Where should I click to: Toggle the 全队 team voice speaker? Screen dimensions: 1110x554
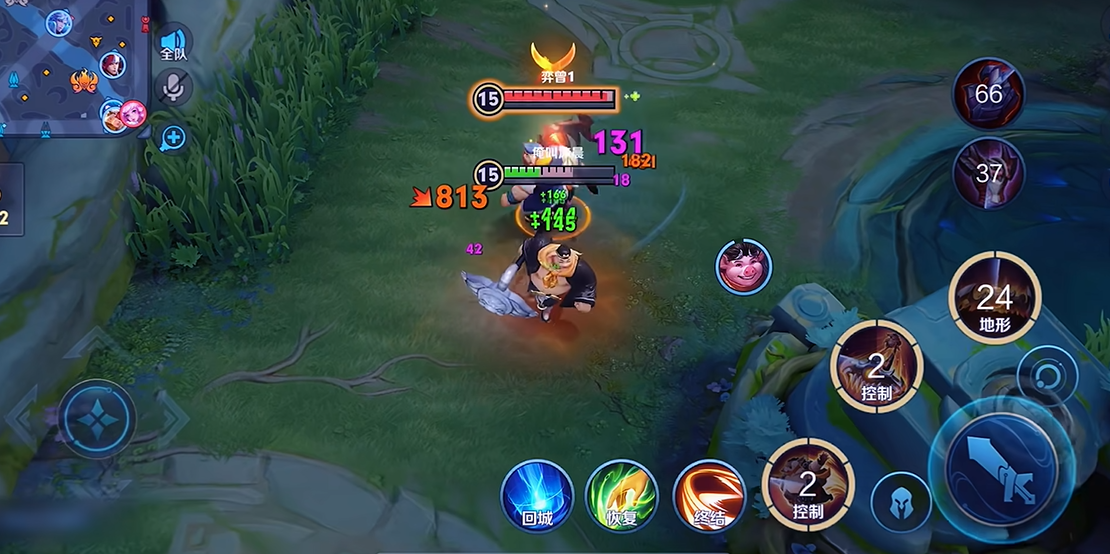(x=174, y=44)
